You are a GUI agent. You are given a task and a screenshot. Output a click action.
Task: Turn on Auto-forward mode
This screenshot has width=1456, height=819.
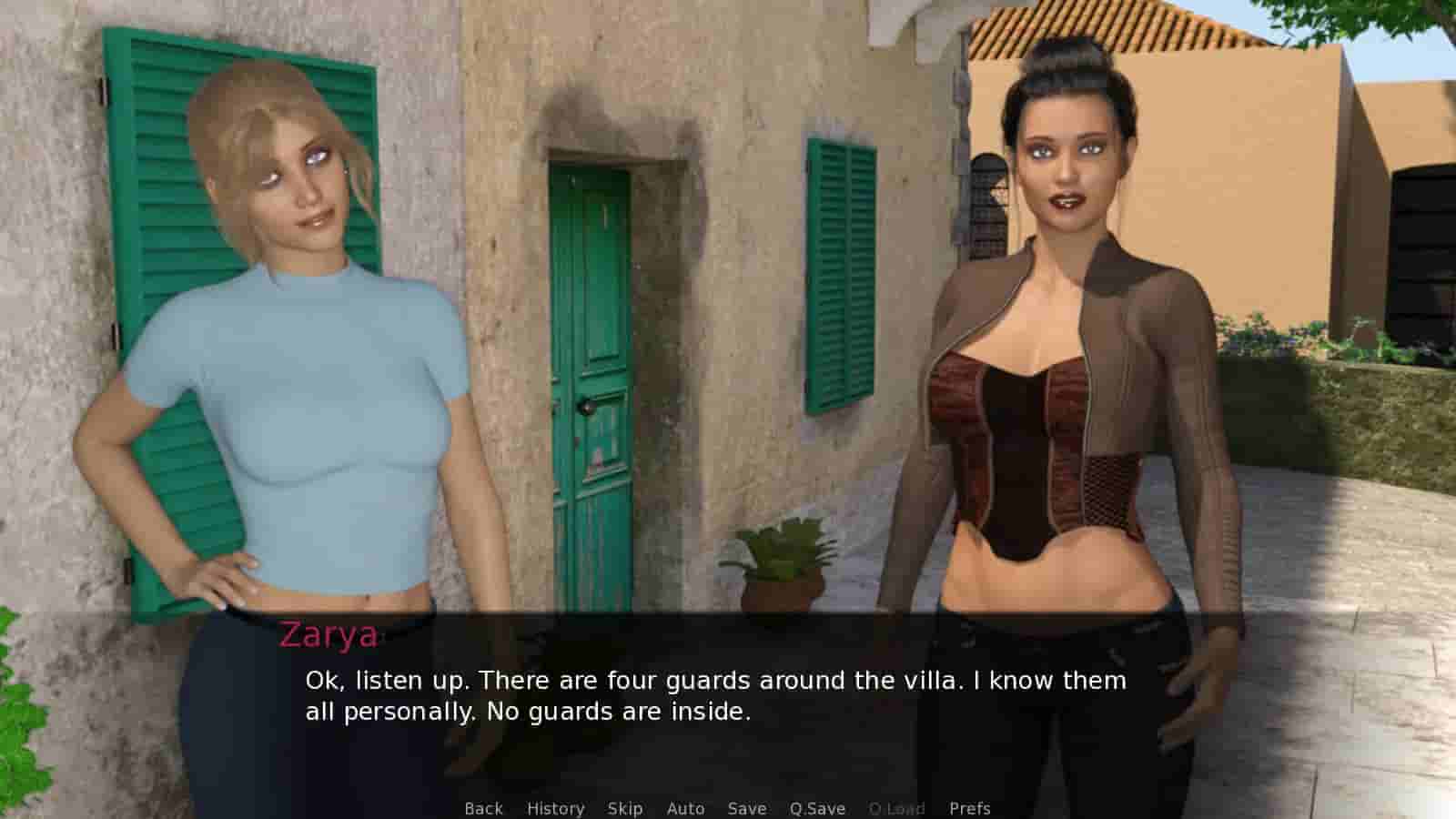click(685, 808)
